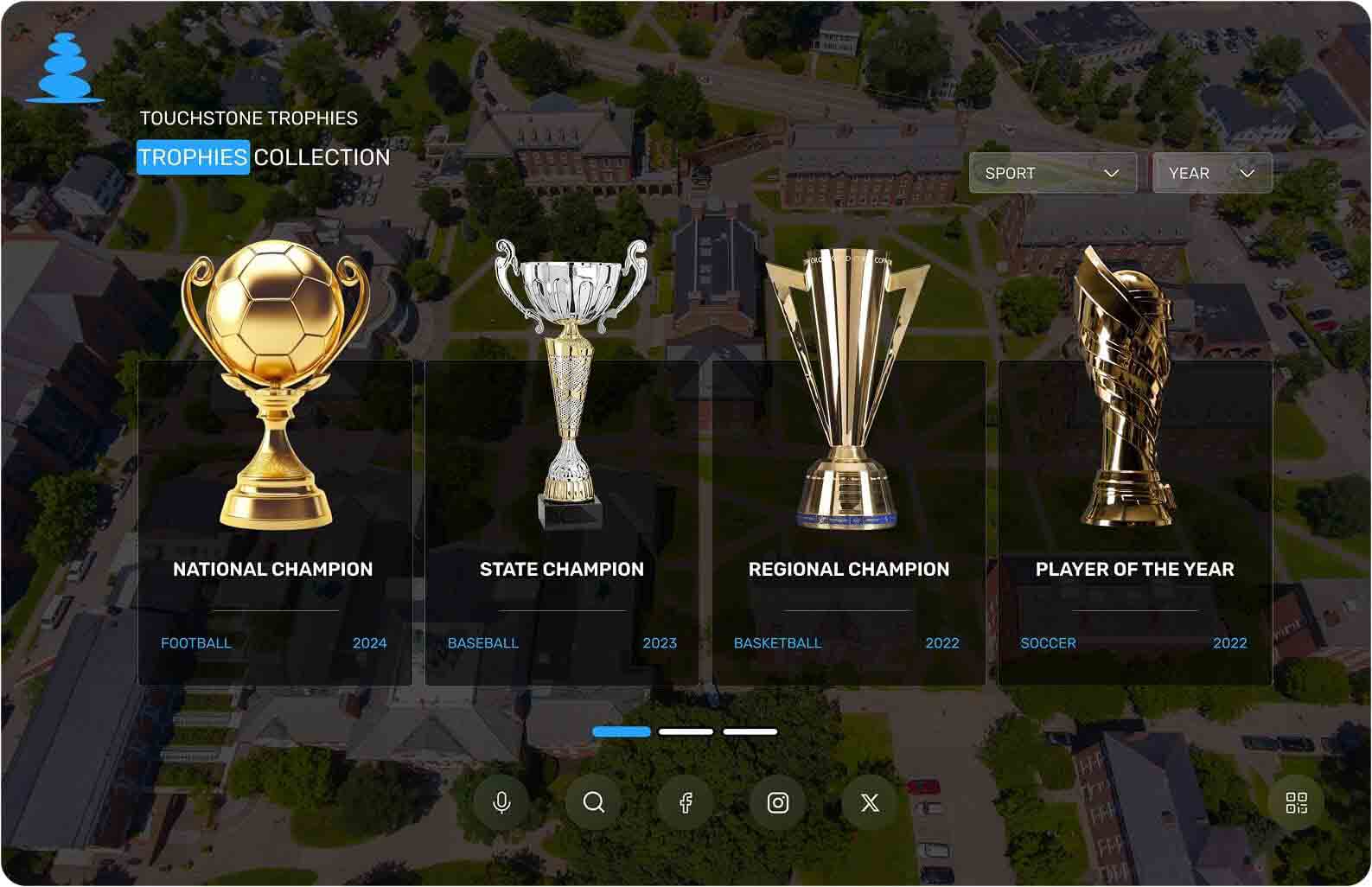This screenshot has width=1372, height=887.
Task: Click the BASKETBALL link on Regional Champion
Action: (777, 643)
